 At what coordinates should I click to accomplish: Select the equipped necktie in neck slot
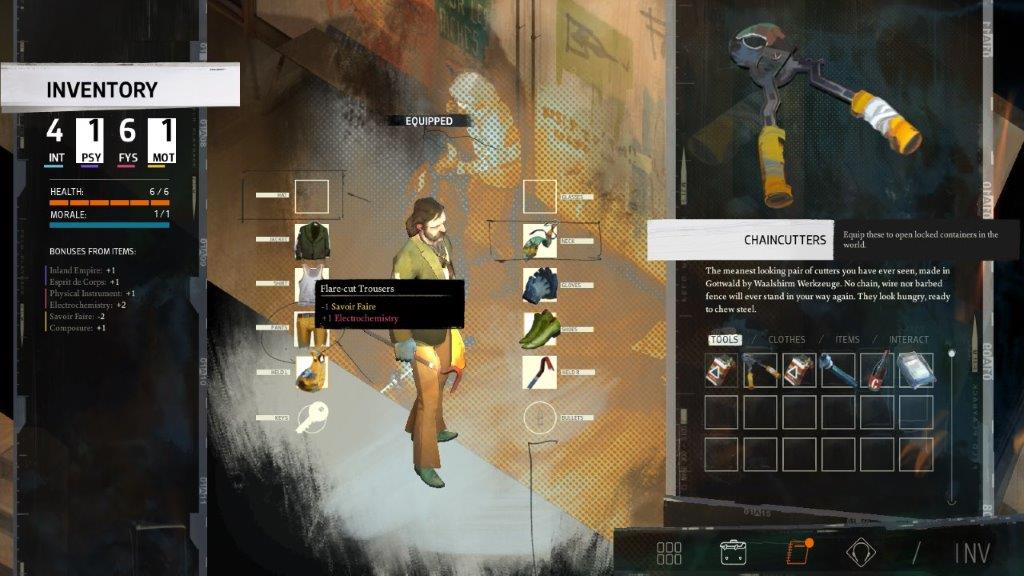click(x=540, y=241)
